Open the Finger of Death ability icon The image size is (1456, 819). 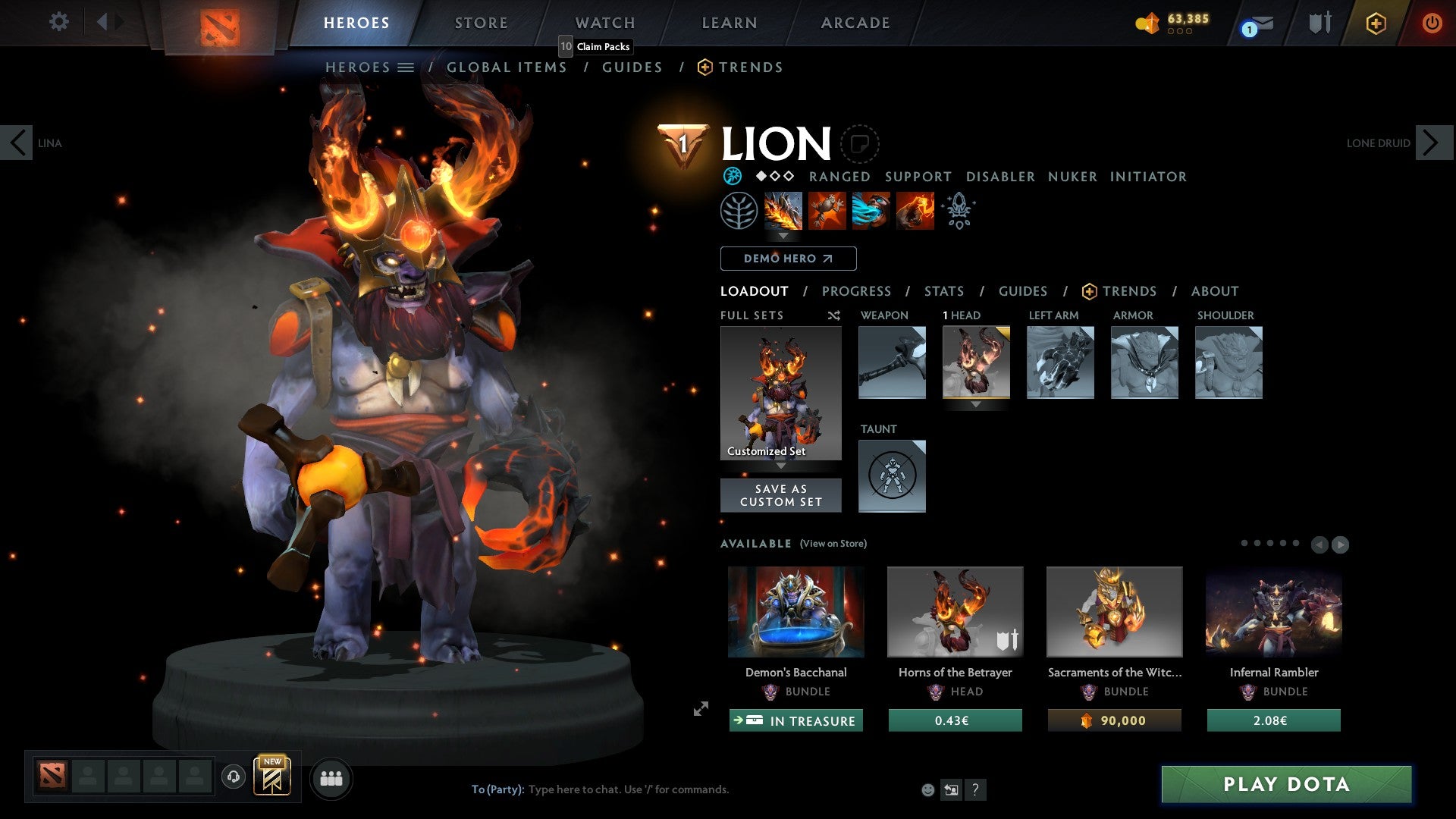(914, 211)
